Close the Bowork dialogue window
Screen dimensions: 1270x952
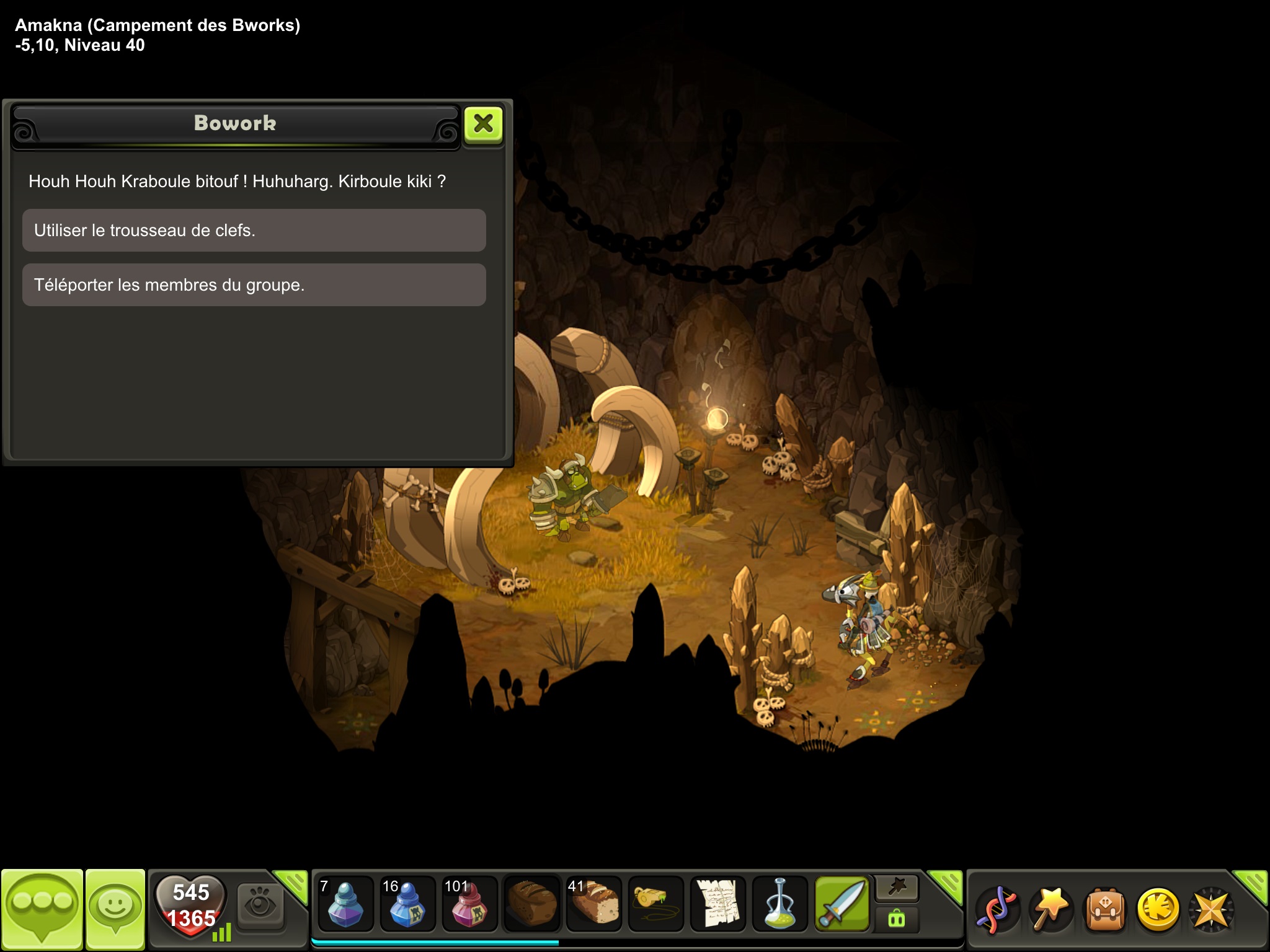(x=483, y=124)
